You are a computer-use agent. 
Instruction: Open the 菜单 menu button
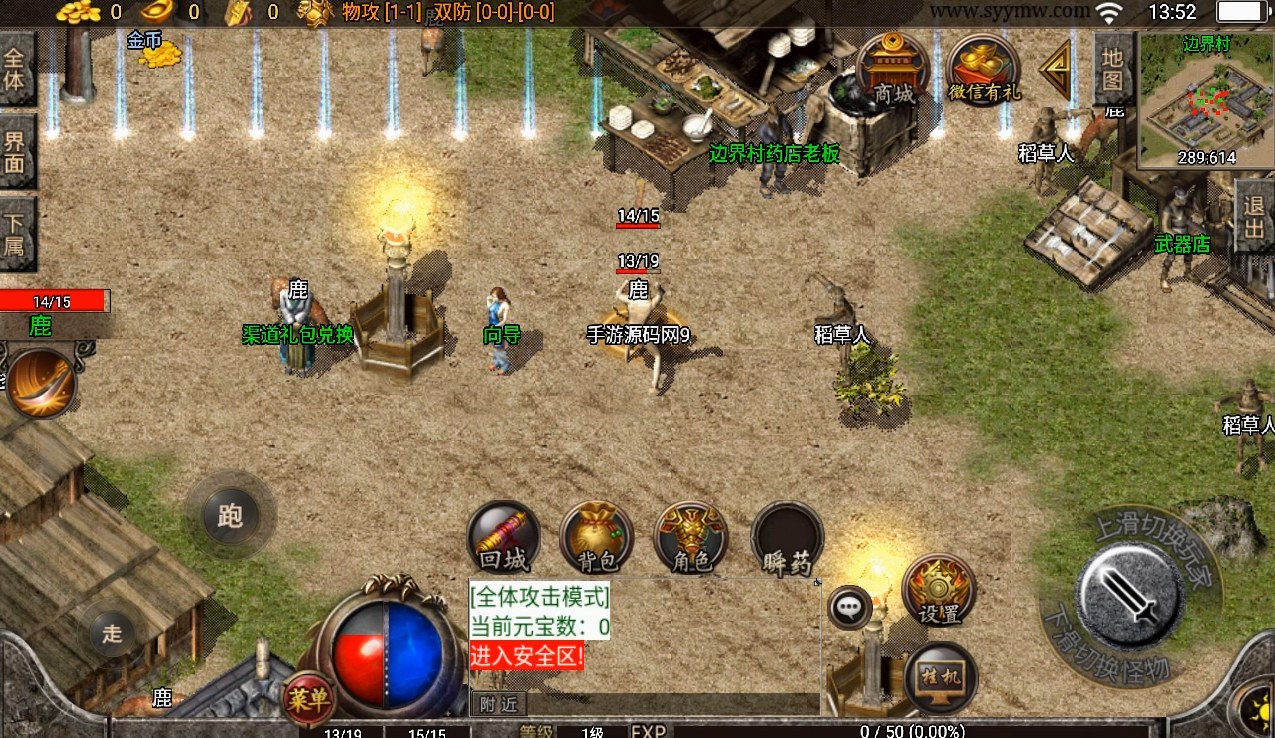(308, 699)
